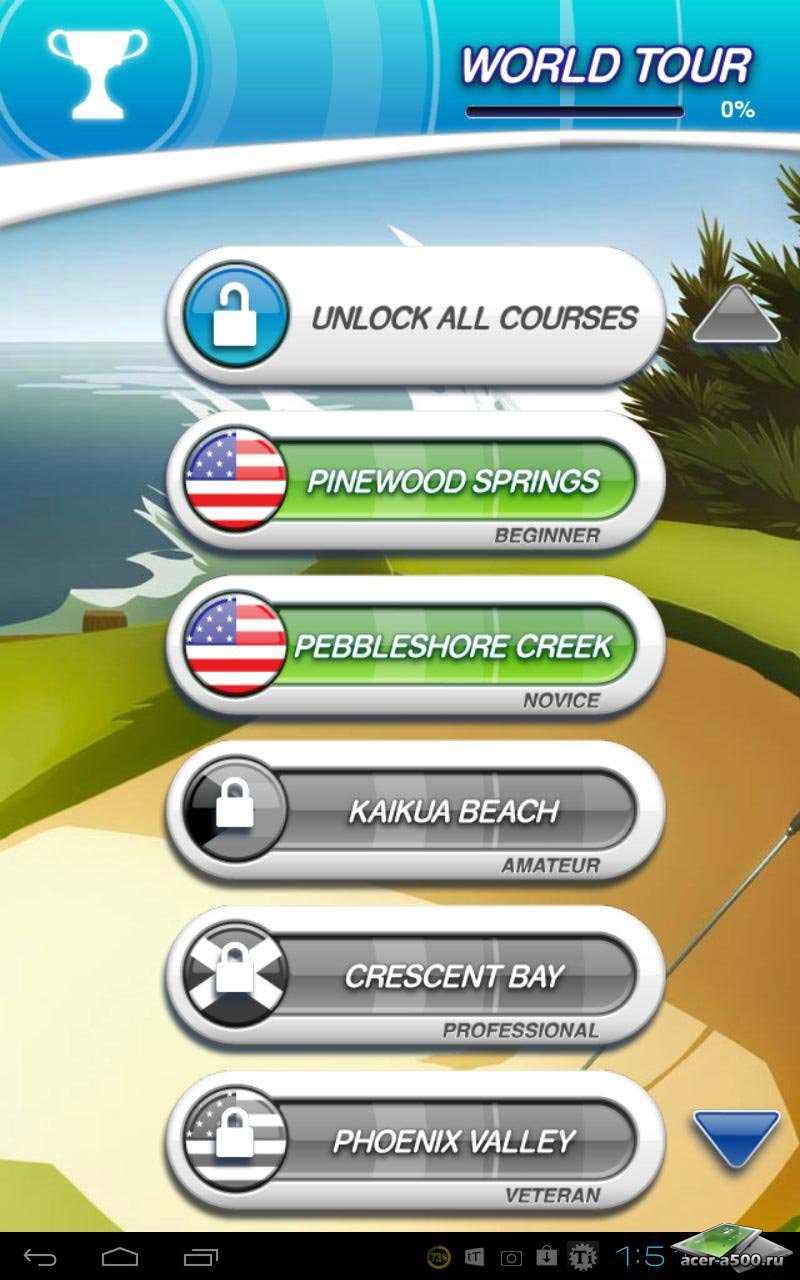Select locked Phoenix Valley veteran course
This screenshot has width=800, height=1280.
pos(415,1142)
